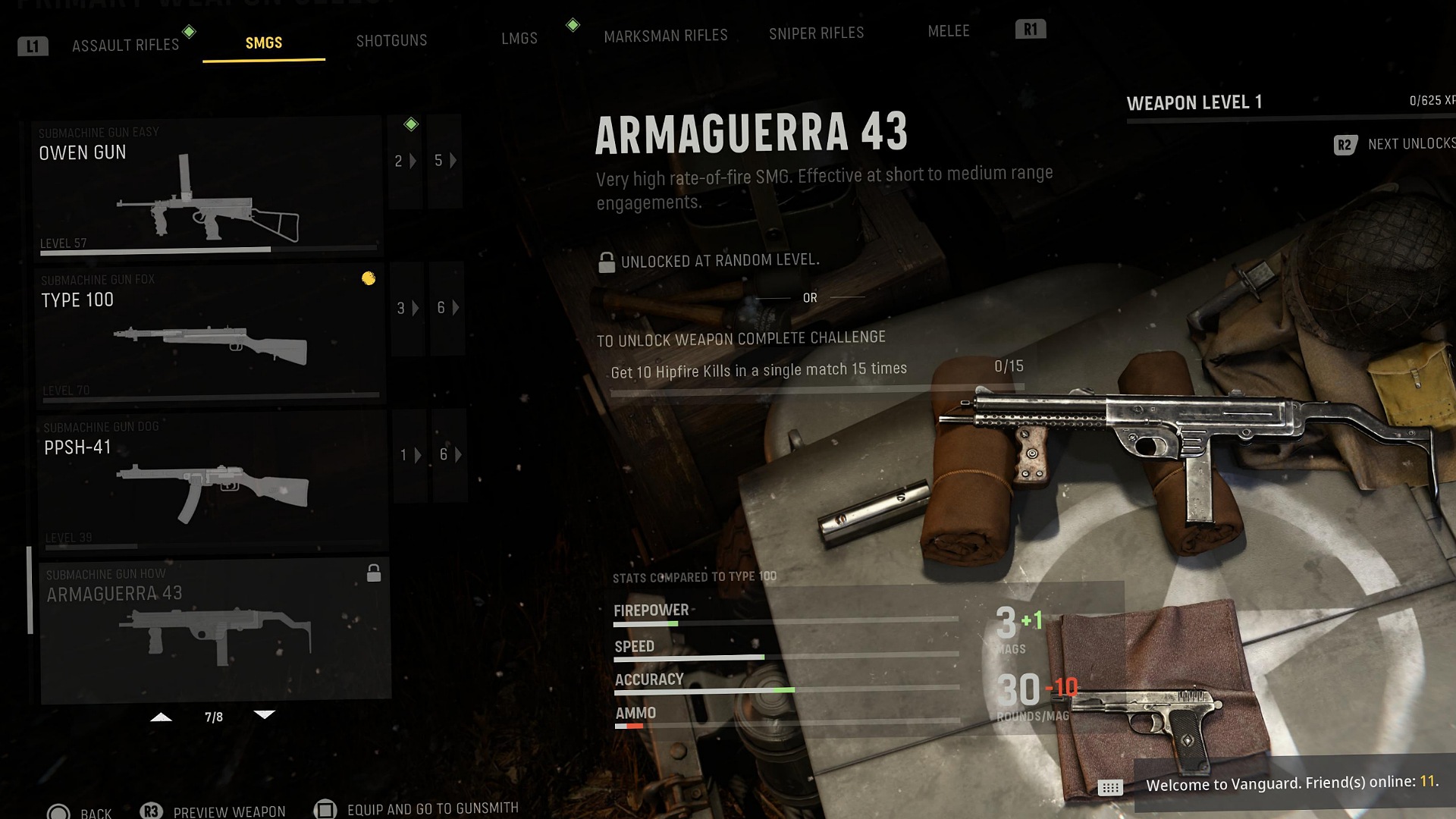Click the up arrow of weapon list
The width and height of the screenshot is (1456, 819).
coord(161,717)
